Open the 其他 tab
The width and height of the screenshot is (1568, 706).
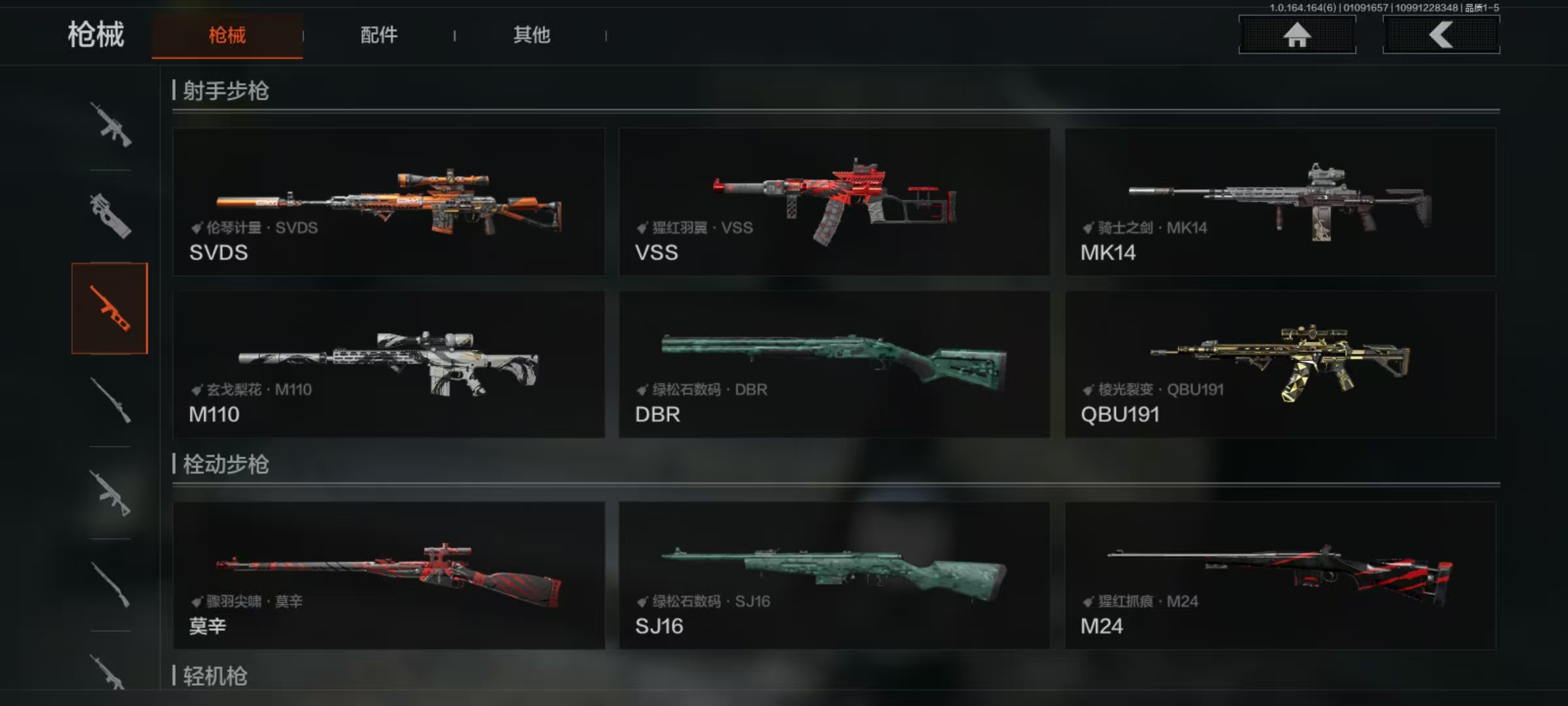(531, 35)
